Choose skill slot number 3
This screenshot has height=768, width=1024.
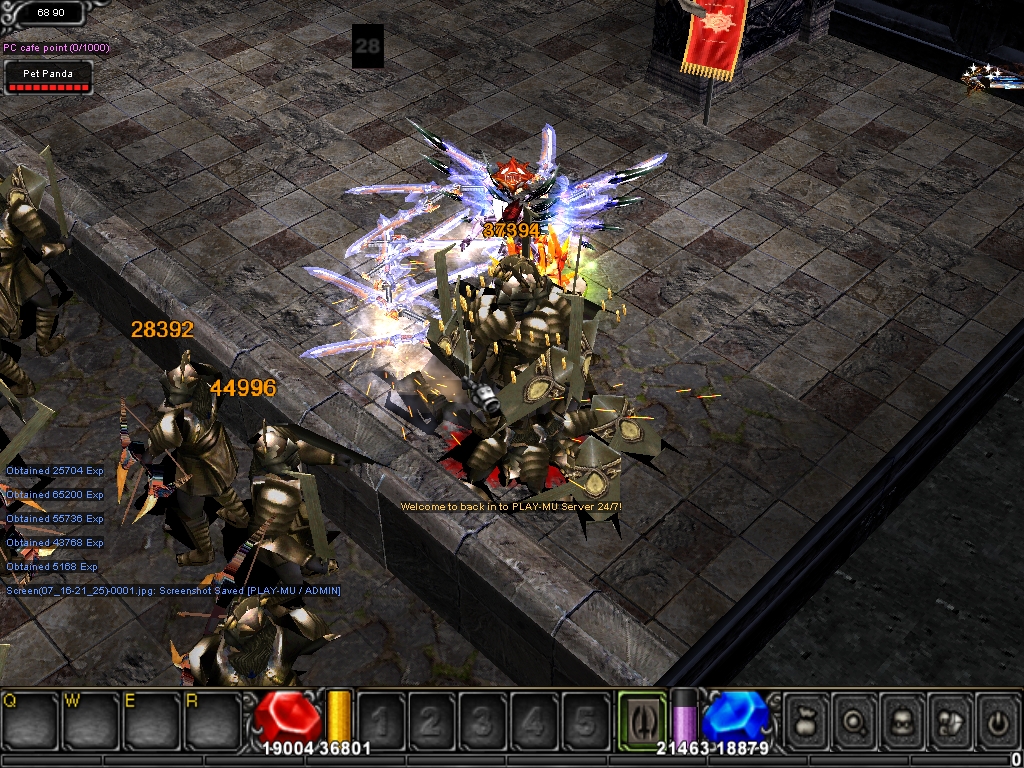(x=483, y=720)
